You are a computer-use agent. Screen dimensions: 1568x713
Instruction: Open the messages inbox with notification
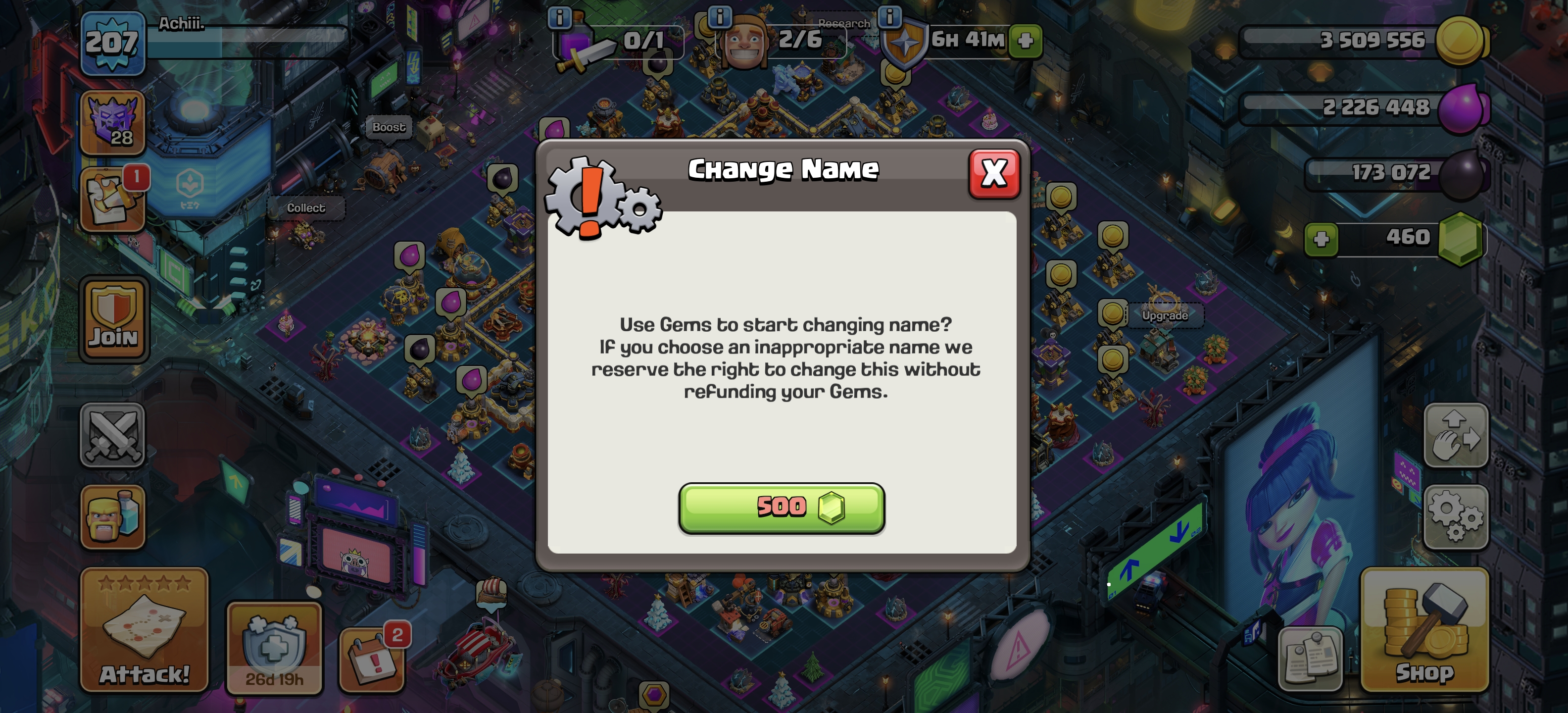112,200
